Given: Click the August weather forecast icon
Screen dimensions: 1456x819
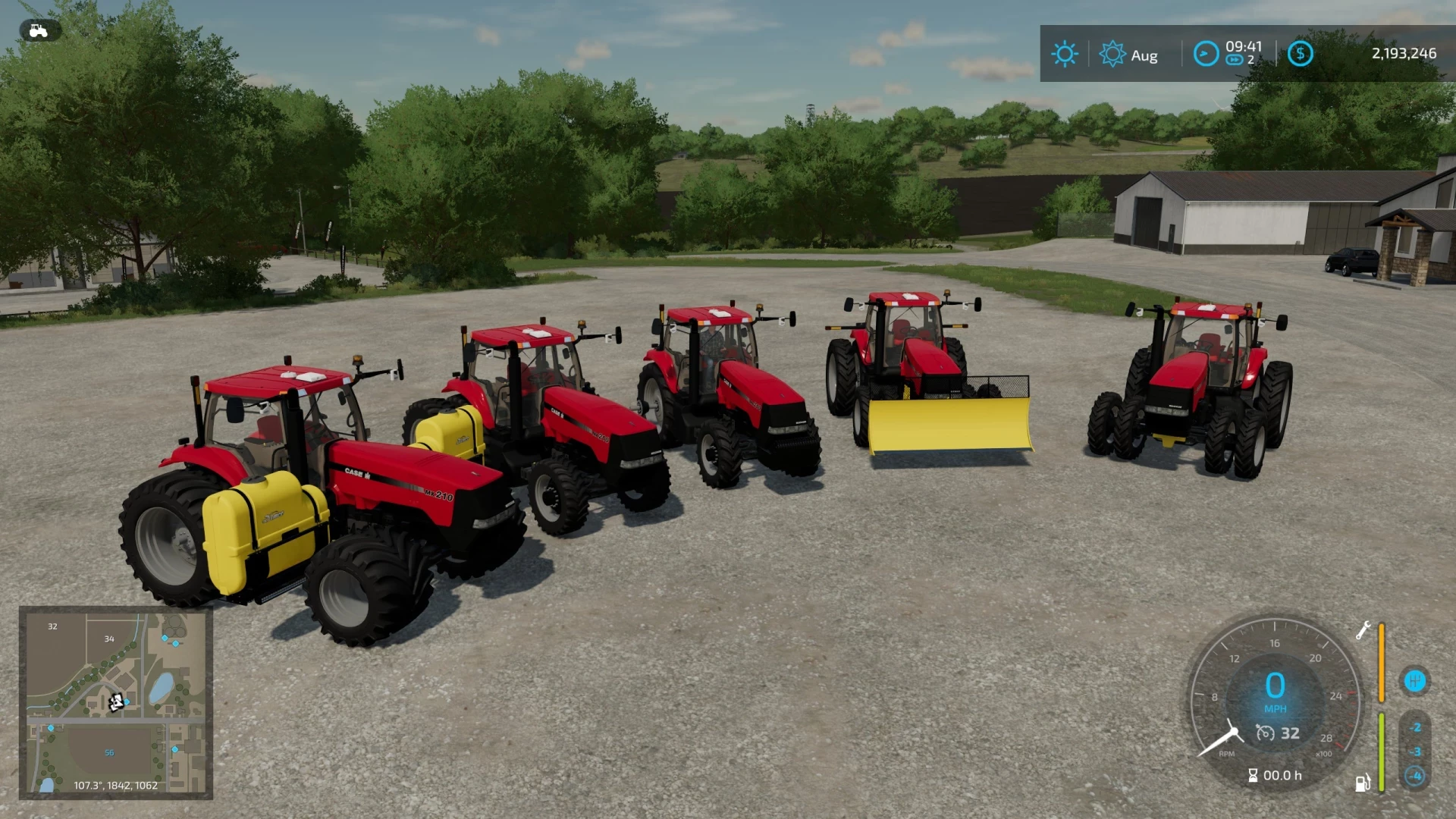Looking at the screenshot, I should (1112, 53).
